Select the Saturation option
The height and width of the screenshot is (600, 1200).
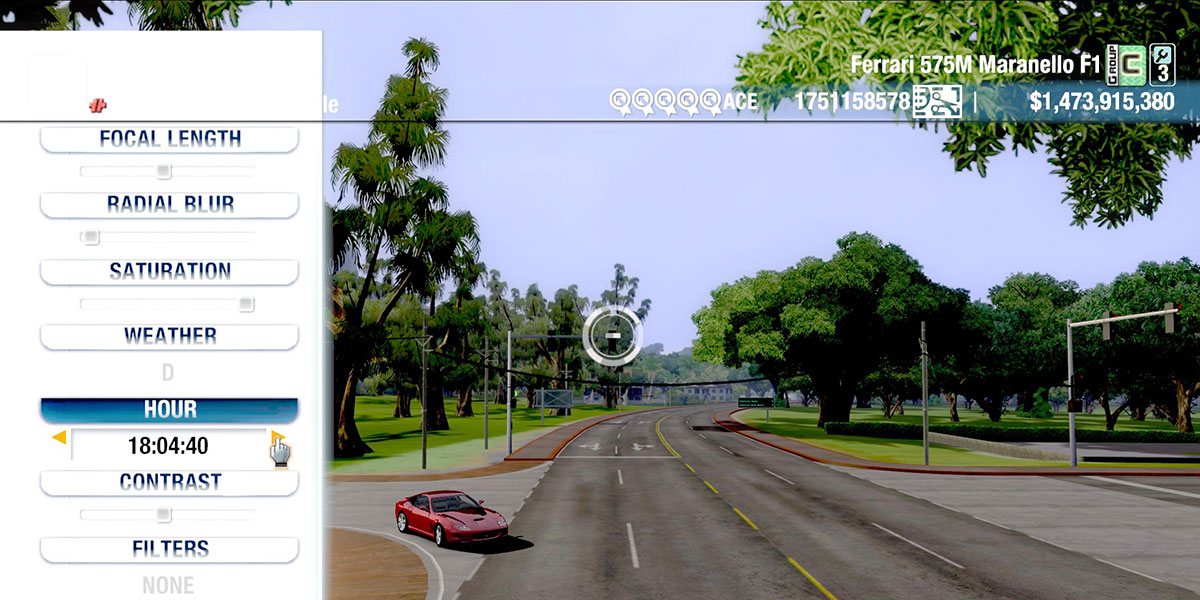coord(169,271)
